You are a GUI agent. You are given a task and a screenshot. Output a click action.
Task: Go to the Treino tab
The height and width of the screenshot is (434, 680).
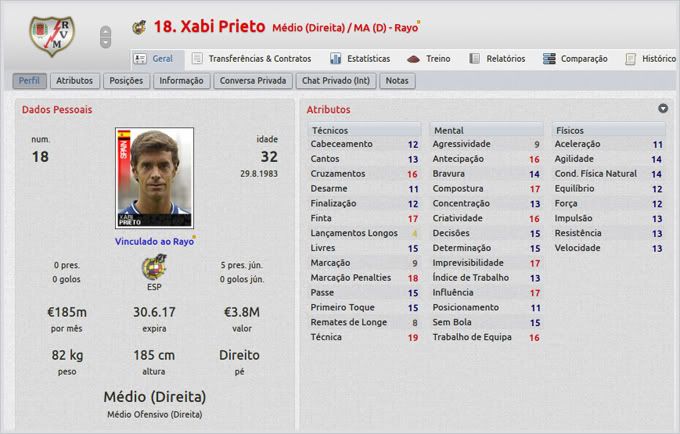(429, 59)
